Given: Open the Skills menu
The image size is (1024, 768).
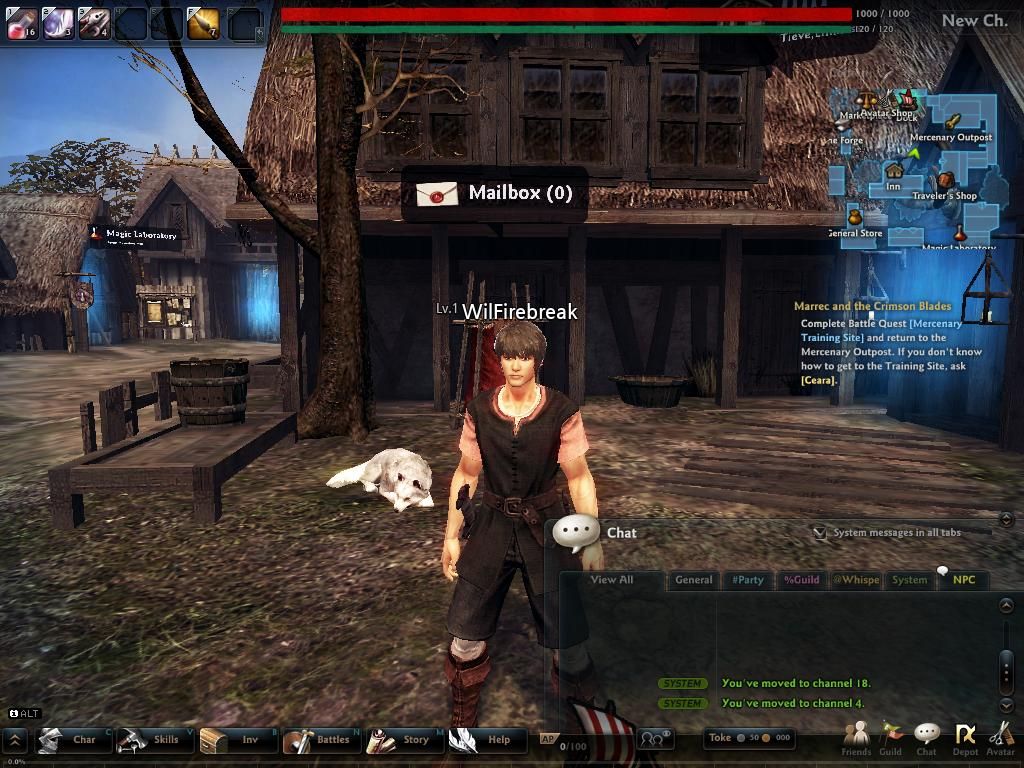Looking at the screenshot, I should coord(153,740).
